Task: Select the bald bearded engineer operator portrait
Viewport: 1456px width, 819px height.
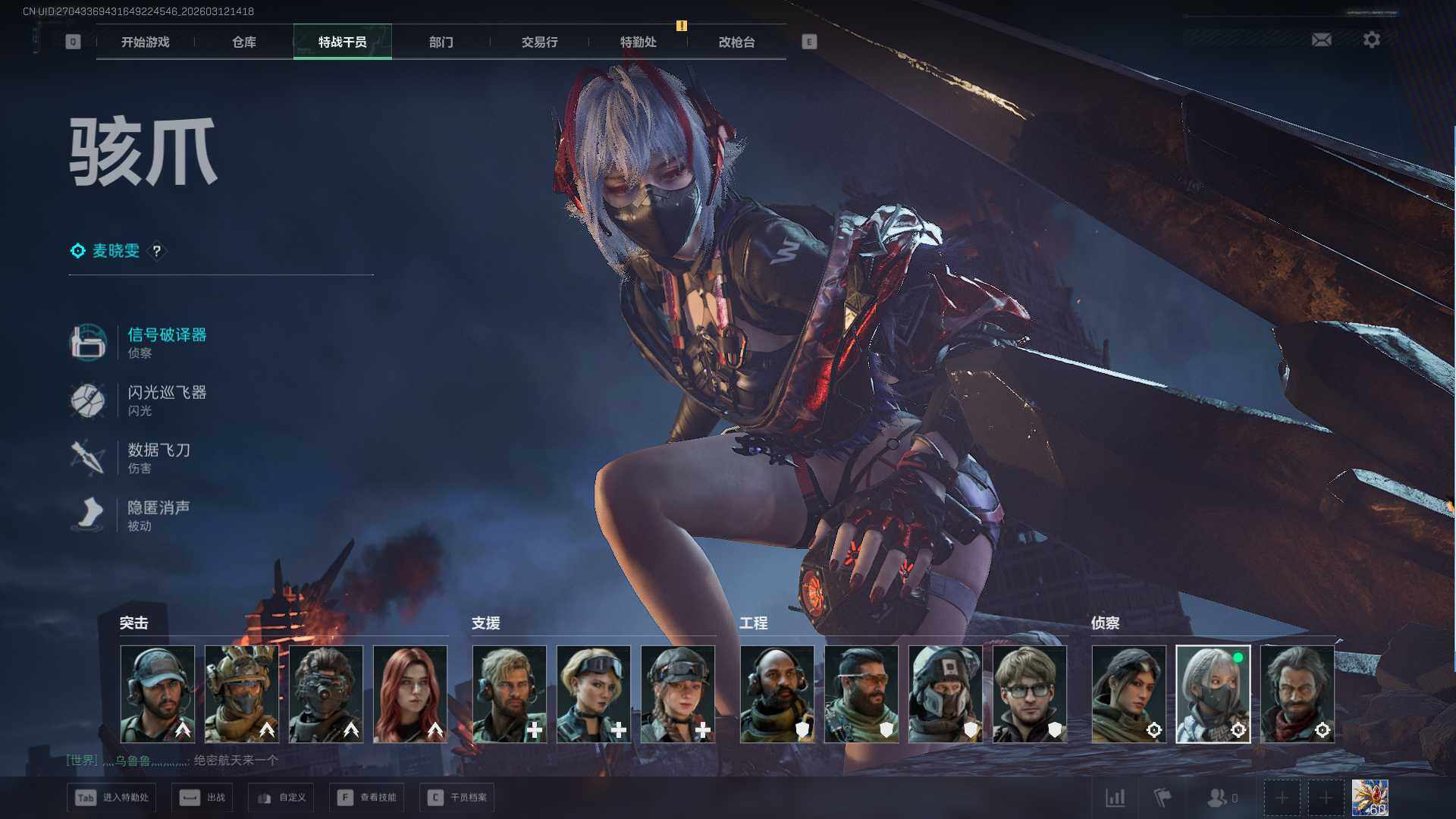Action: (777, 694)
